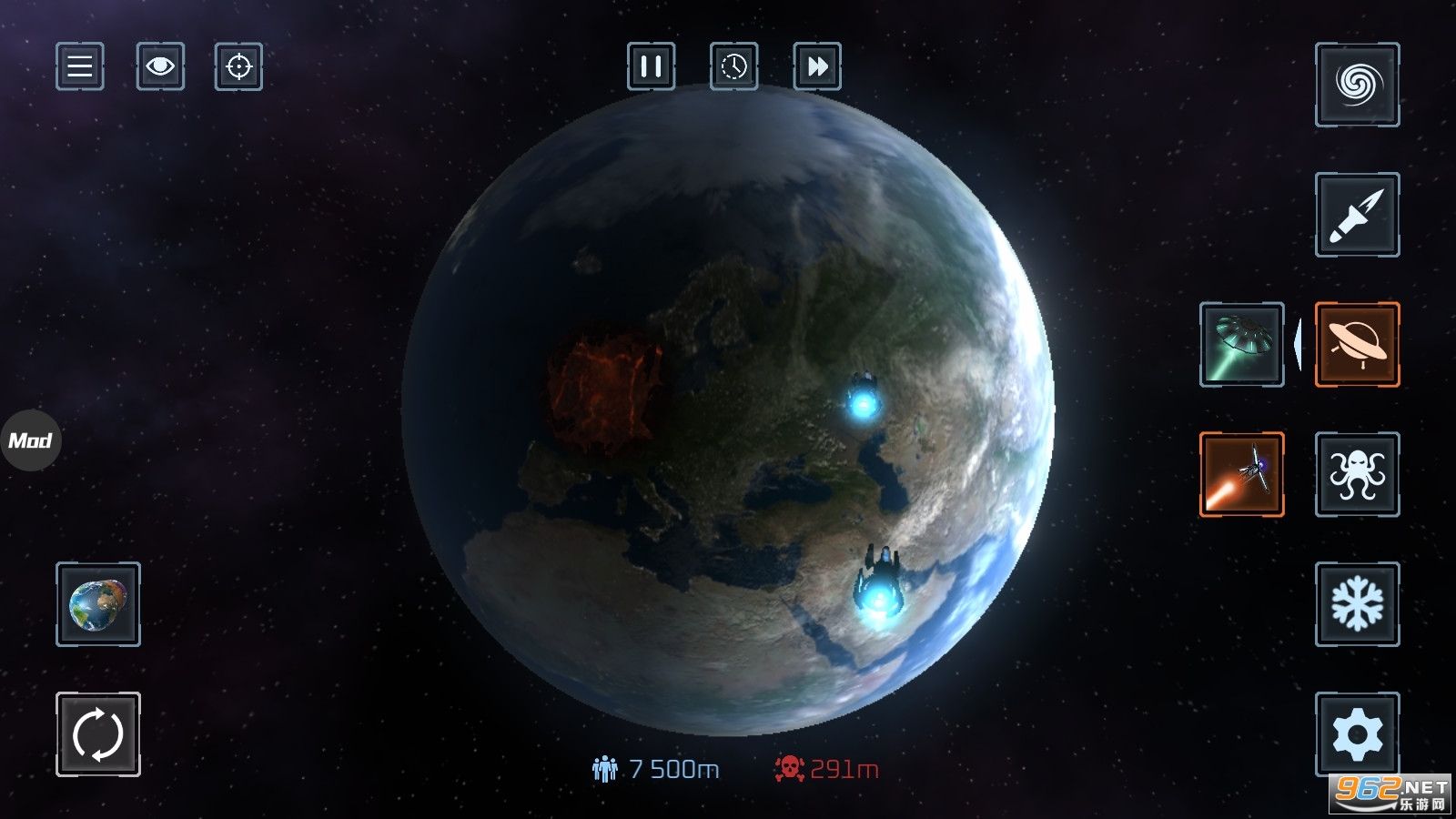Open the gear settings
This screenshot has width=1456, height=819.
tap(1357, 734)
